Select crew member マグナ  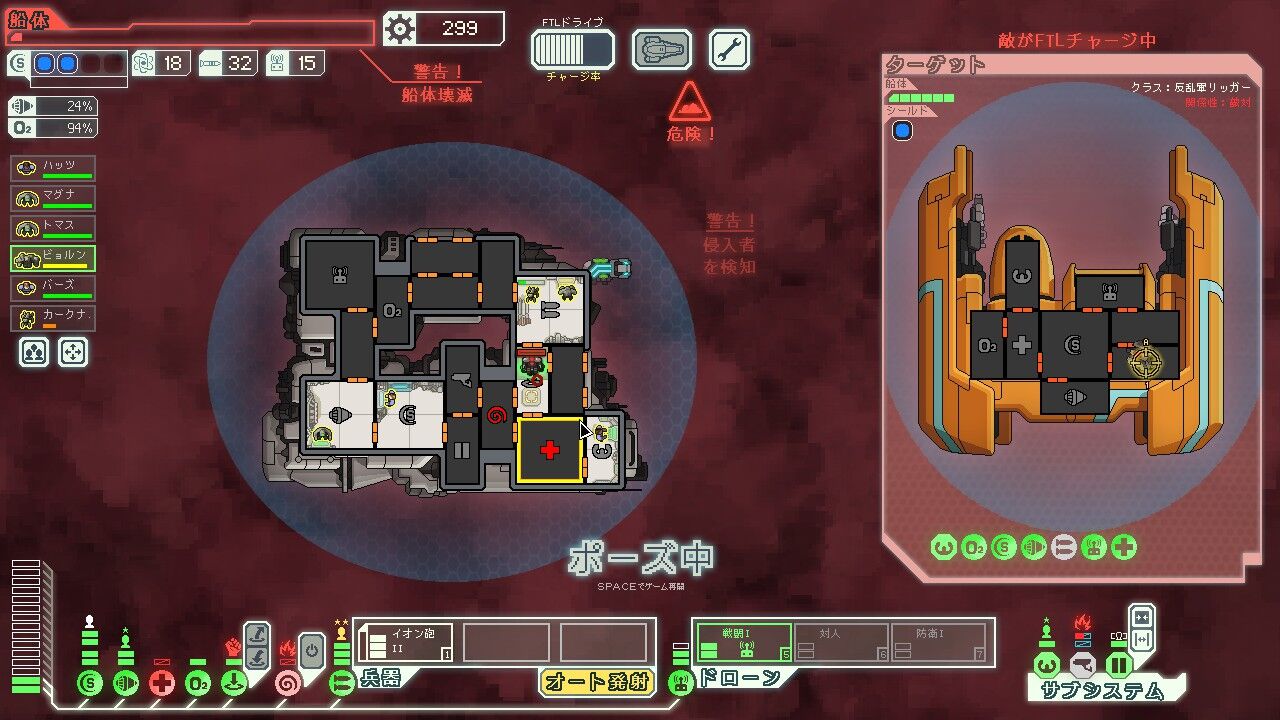click(x=53, y=198)
